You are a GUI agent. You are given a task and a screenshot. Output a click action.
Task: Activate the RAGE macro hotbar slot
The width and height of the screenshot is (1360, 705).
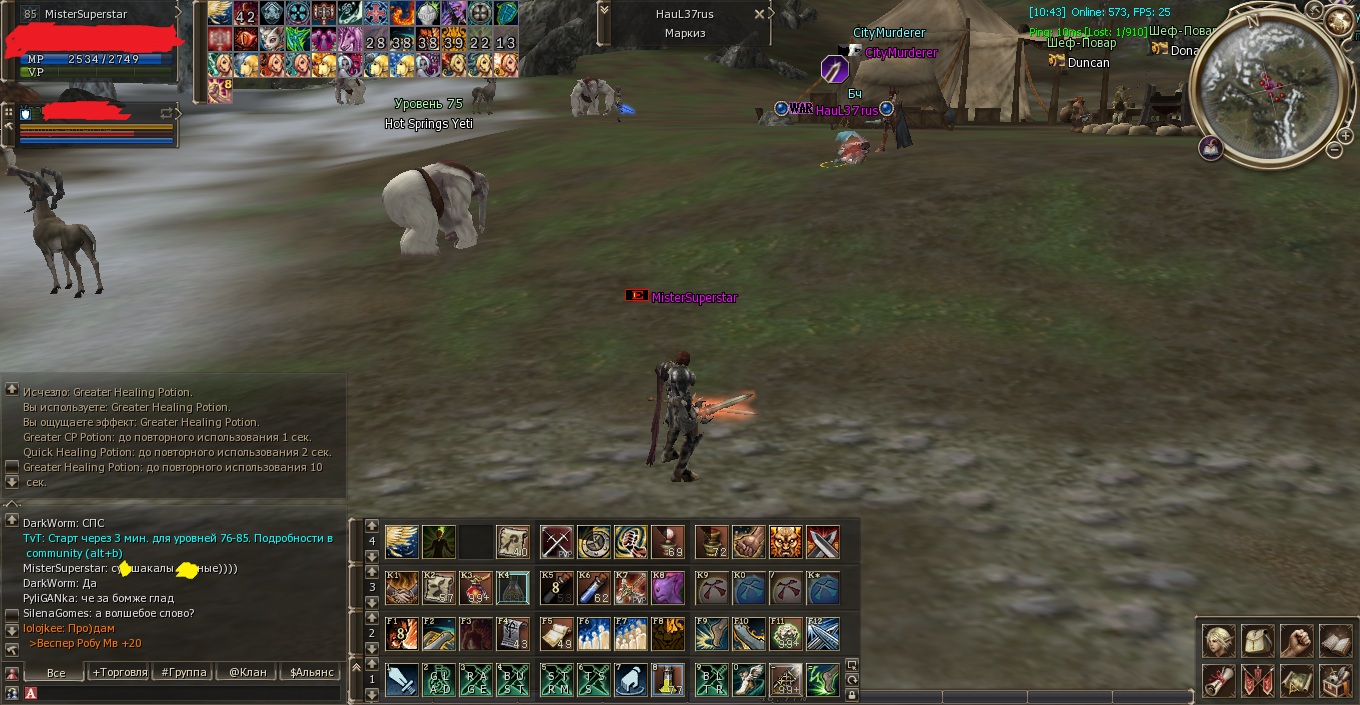click(x=476, y=680)
